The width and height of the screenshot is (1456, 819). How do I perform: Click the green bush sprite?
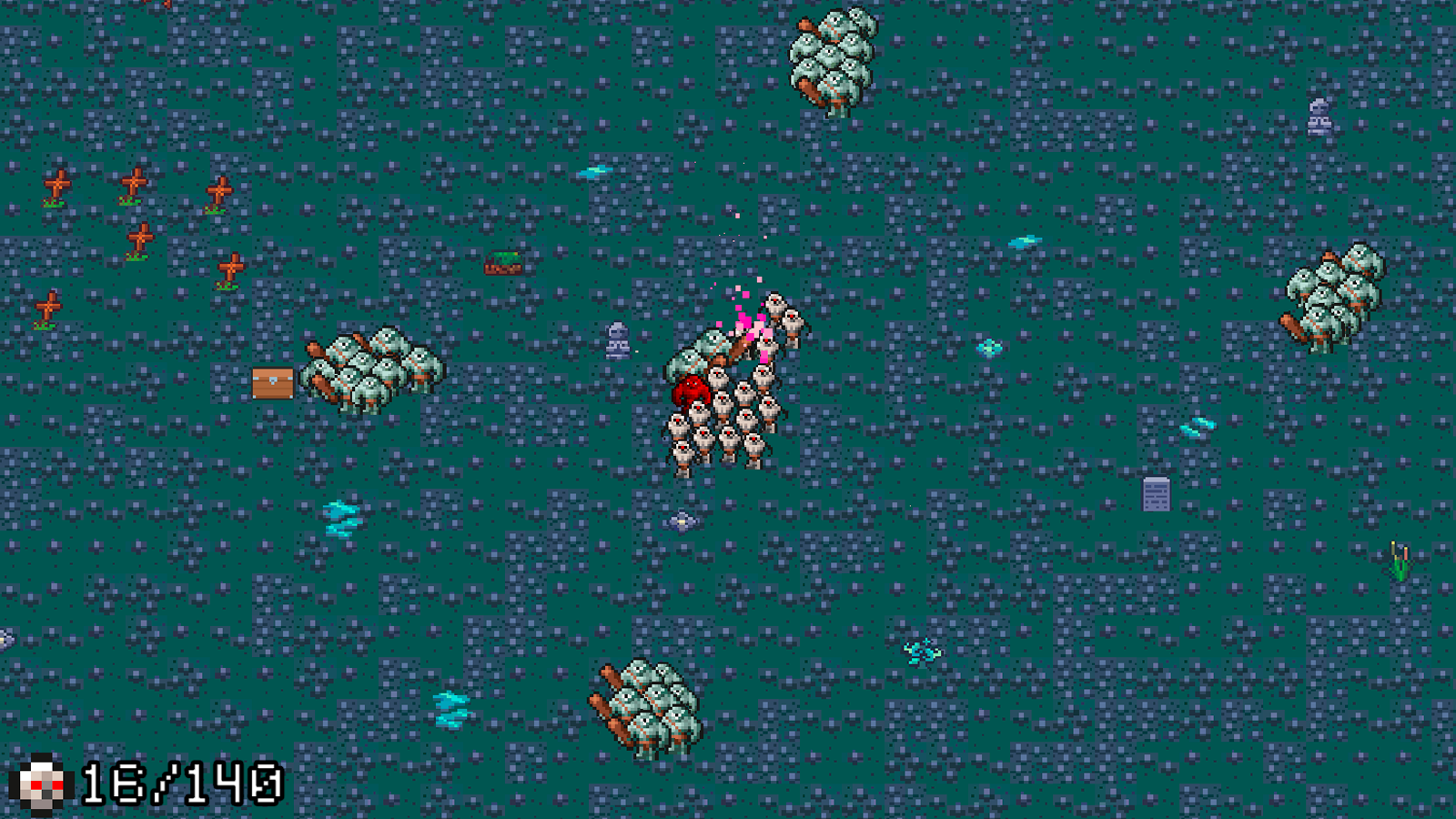(x=504, y=264)
